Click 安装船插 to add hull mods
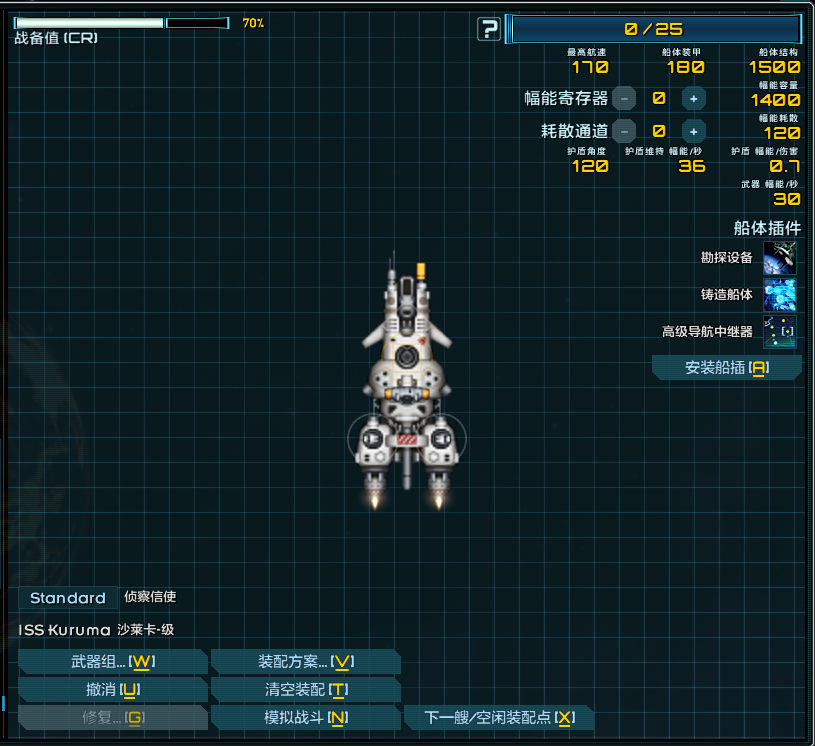The image size is (815, 746). tap(727, 368)
